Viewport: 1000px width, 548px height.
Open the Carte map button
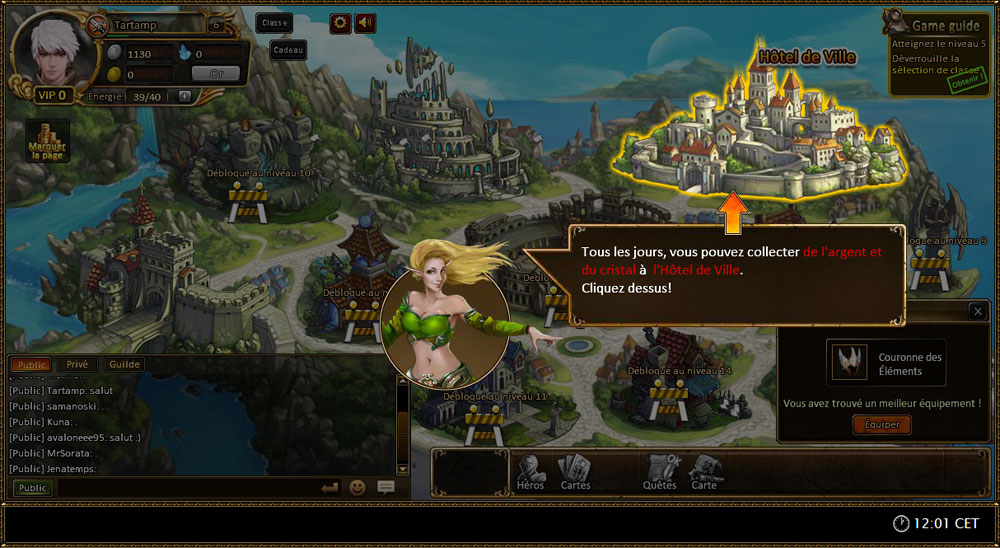(x=704, y=472)
